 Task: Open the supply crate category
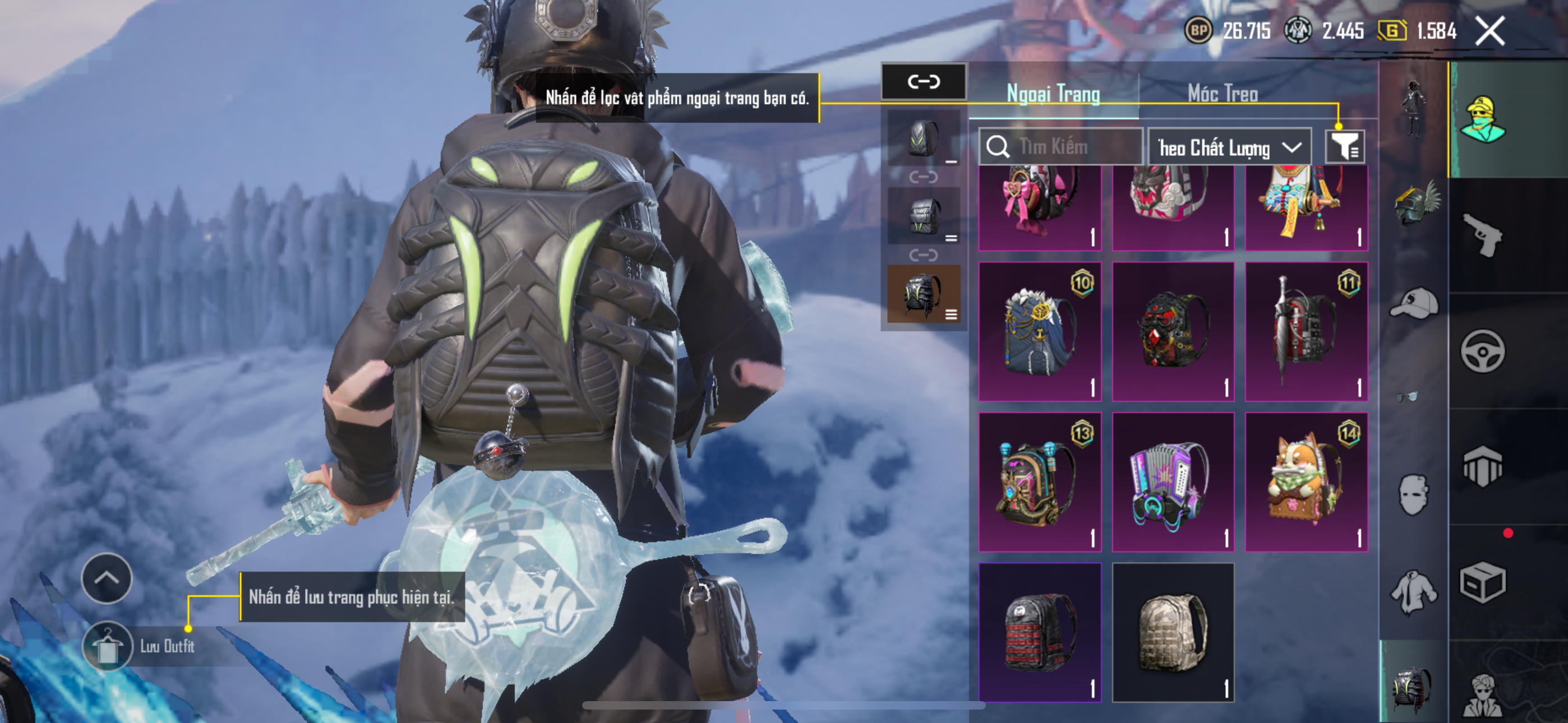tap(1482, 582)
